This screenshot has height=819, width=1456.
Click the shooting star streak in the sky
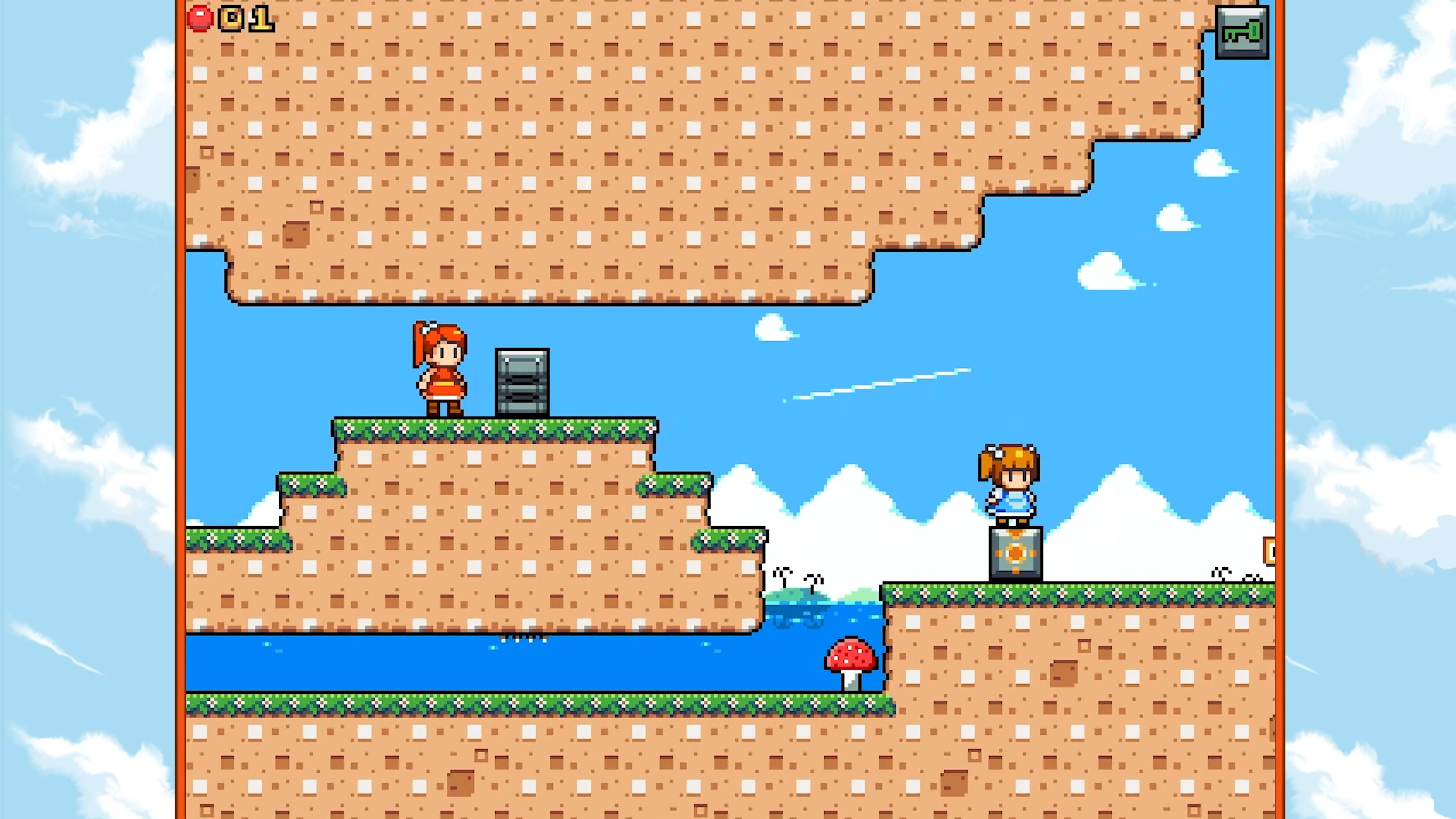pyautogui.click(x=876, y=384)
